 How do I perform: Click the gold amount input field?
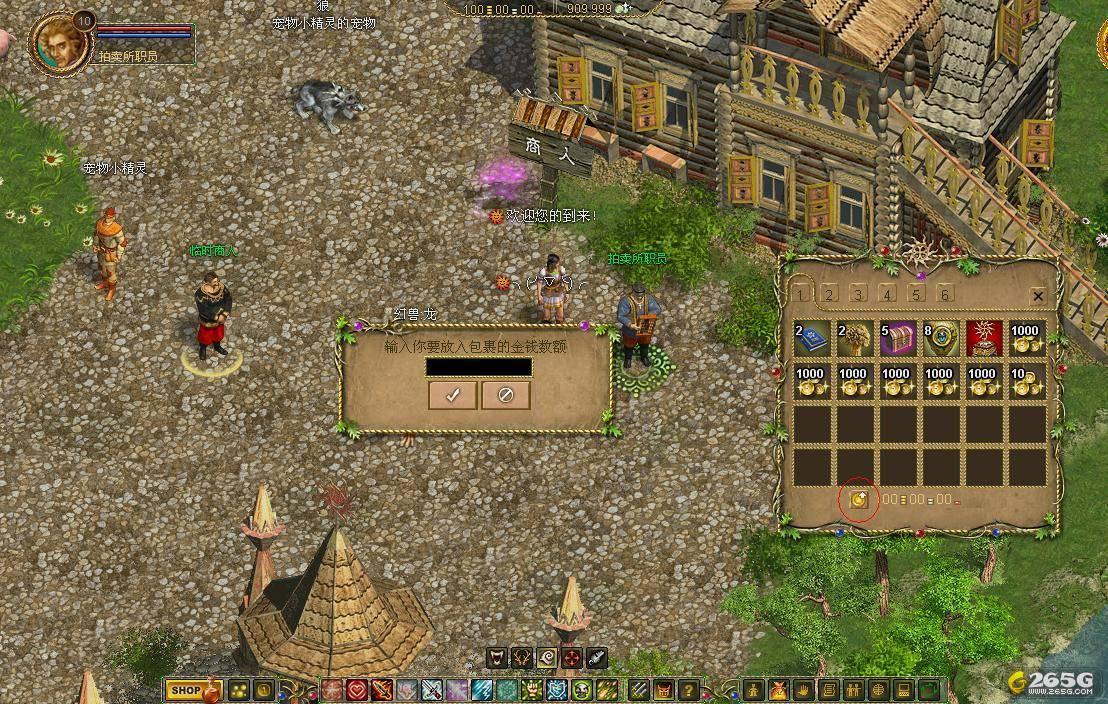pyautogui.click(x=478, y=367)
